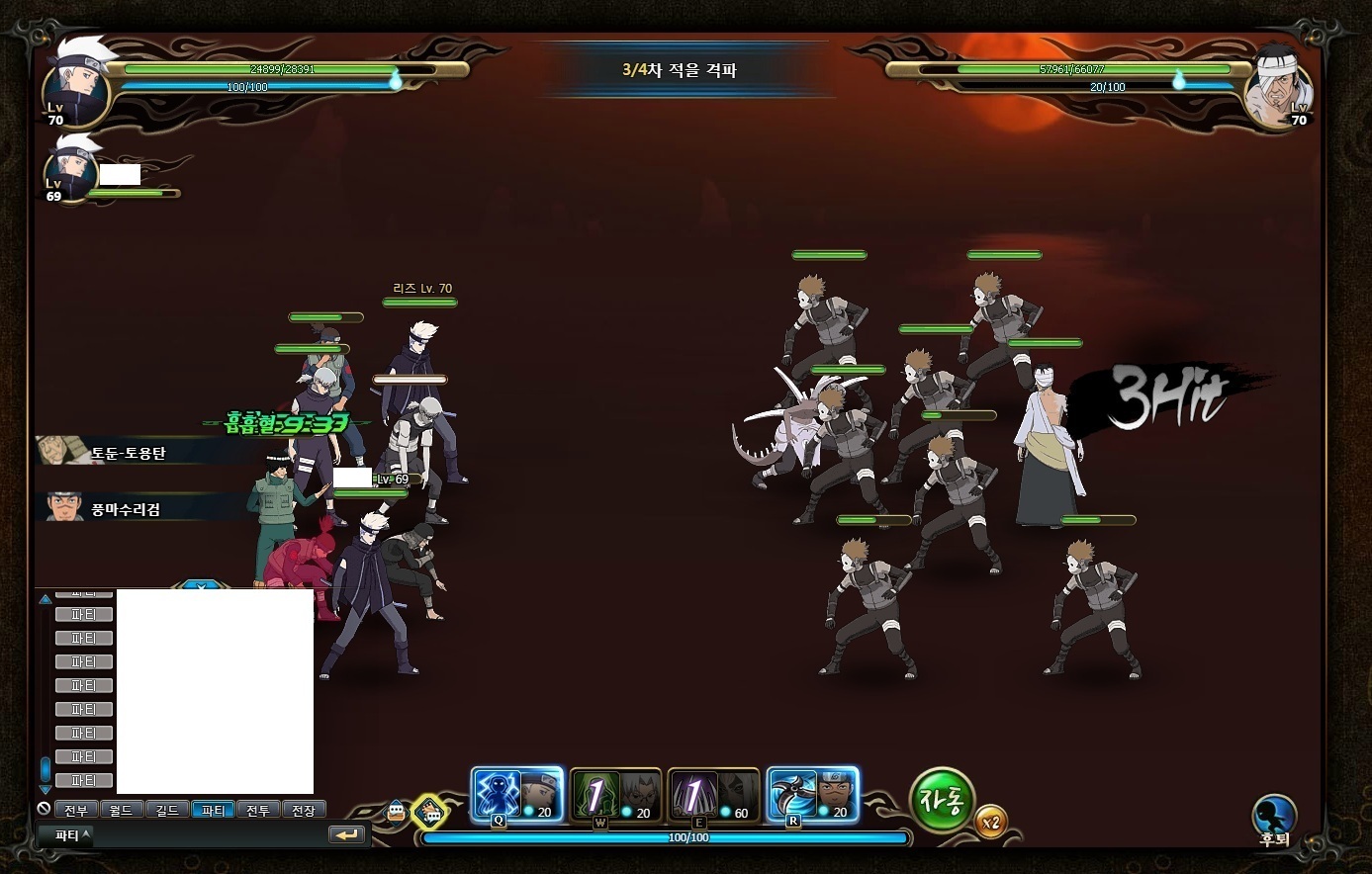Image resolution: width=1372 pixels, height=874 pixels.
Task: Show the 전투 chat tab
Action: coord(258,810)
